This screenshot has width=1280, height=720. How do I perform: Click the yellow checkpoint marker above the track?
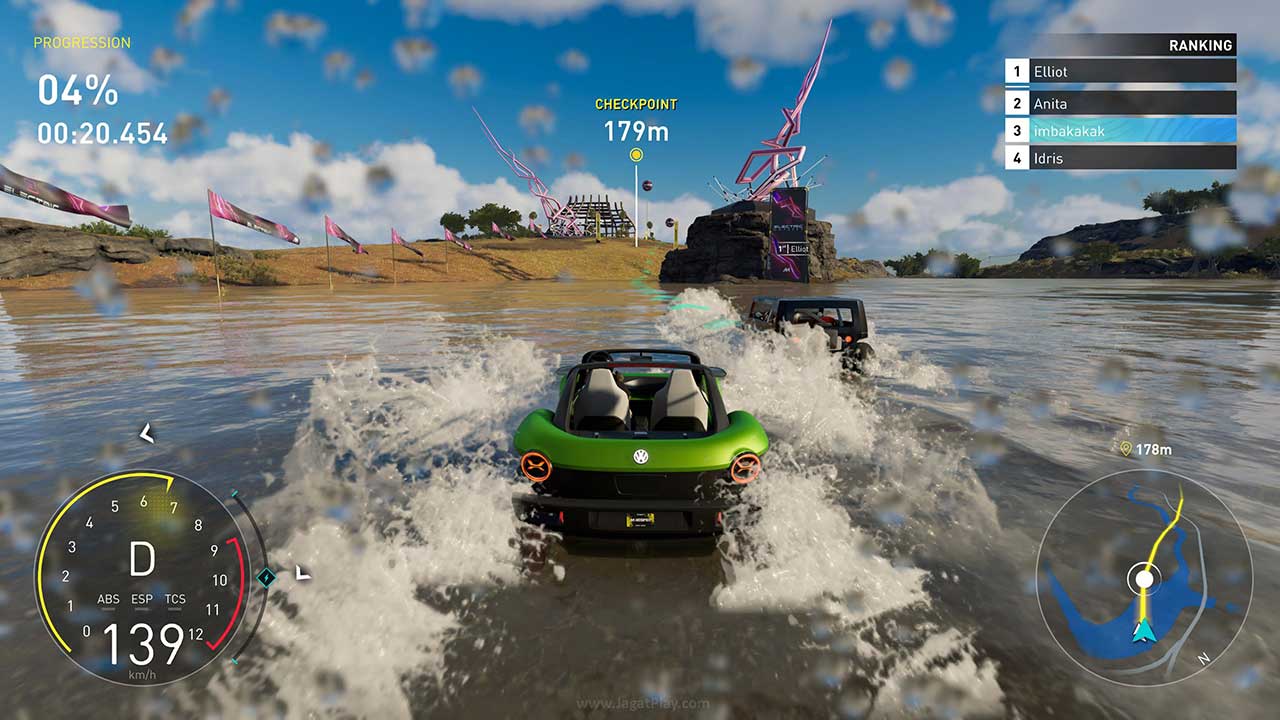click(x=636, y=154)
